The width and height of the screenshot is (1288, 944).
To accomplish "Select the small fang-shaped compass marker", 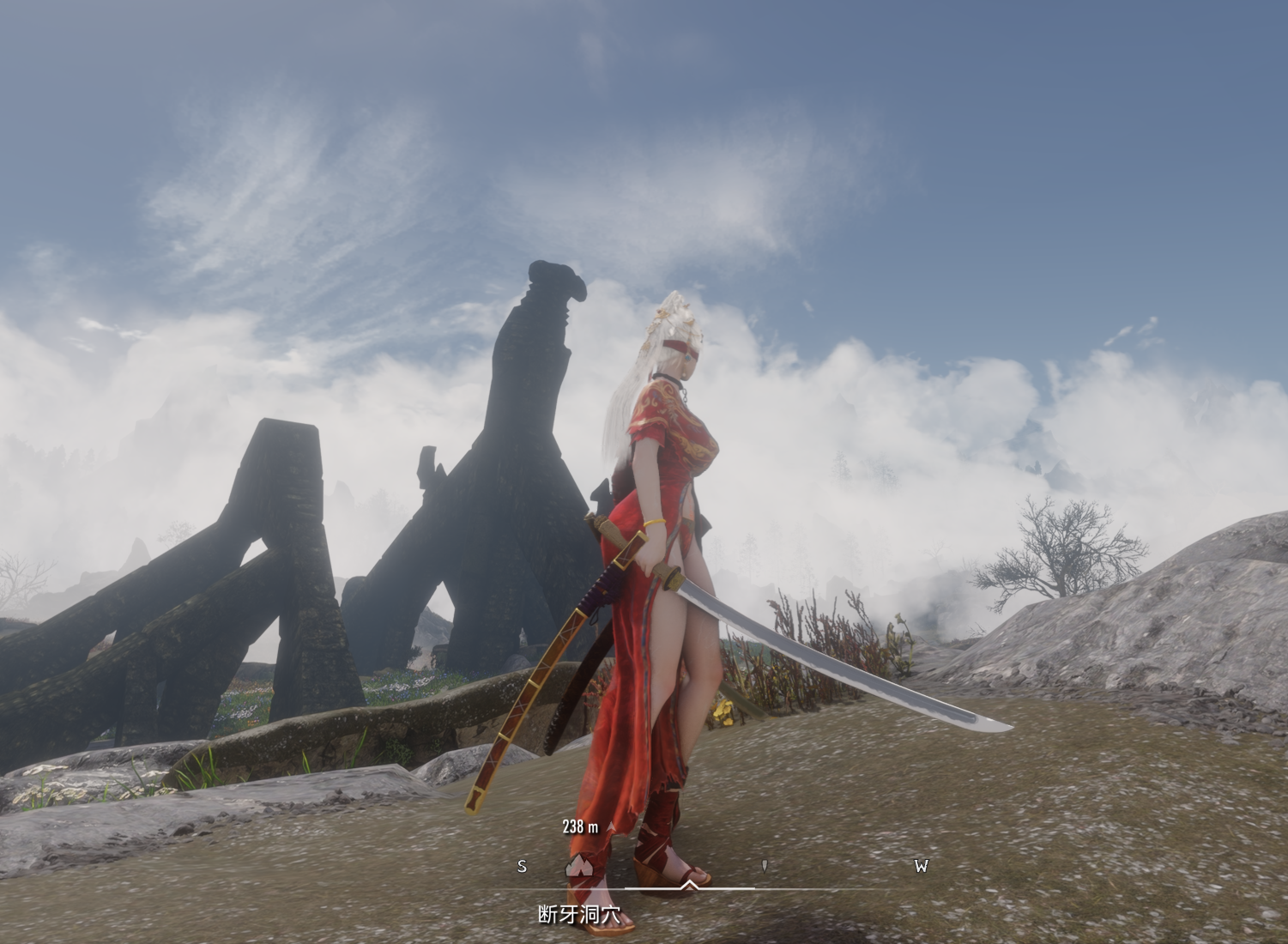I will (765, 865).
